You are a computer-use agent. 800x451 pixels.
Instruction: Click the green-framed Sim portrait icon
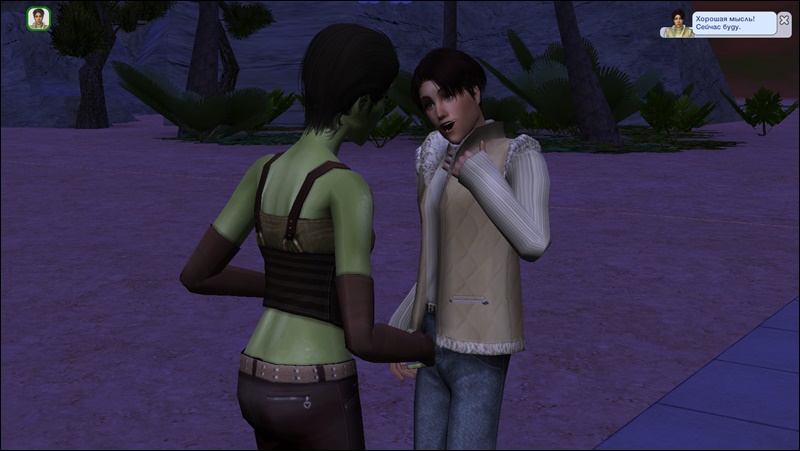click(39, 19)
